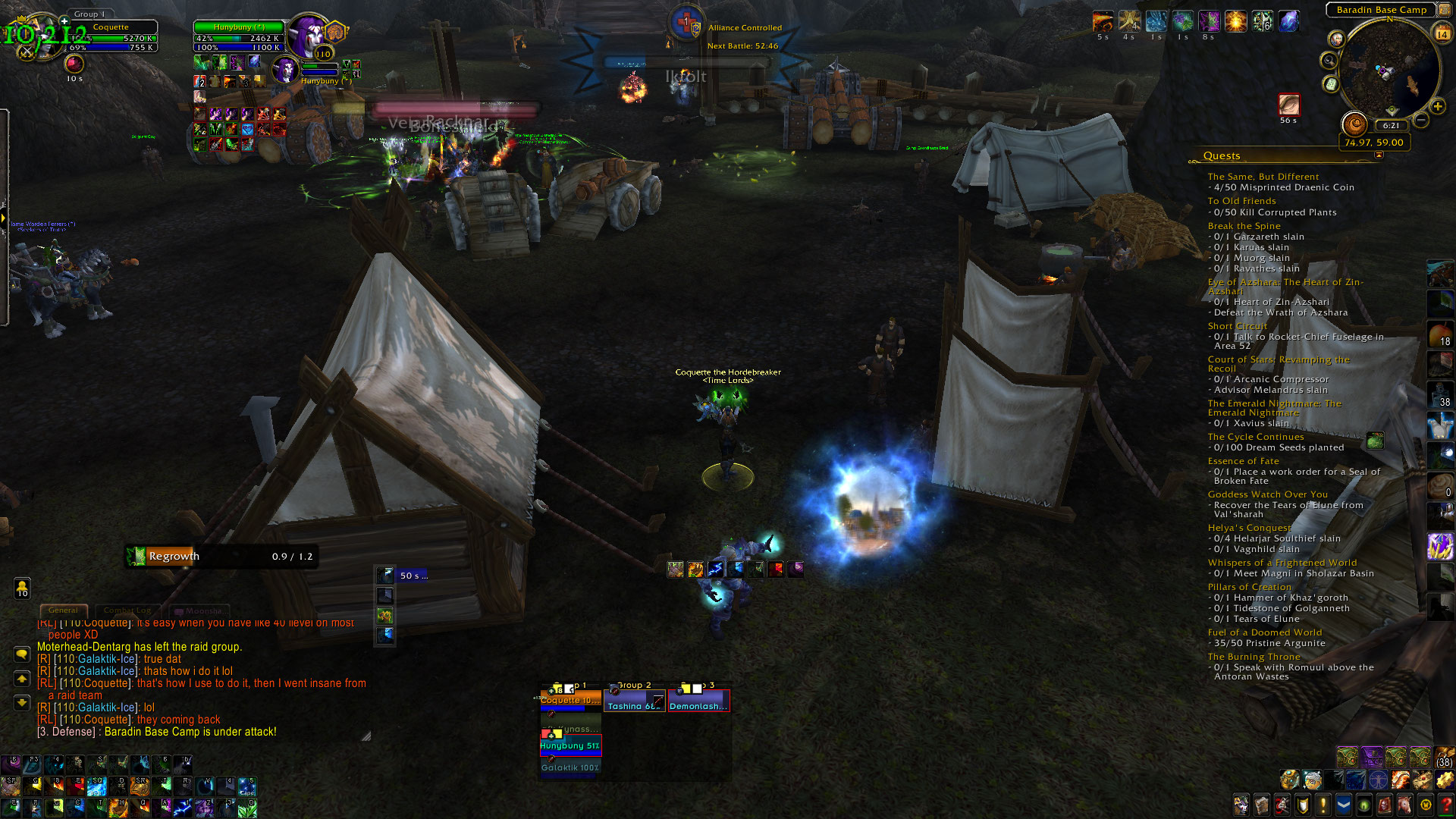Image resolution: width=1456 pixels, height=819 pixels.
Task: Open the mounts collection horse button
Action: [x=1405, y=804]
